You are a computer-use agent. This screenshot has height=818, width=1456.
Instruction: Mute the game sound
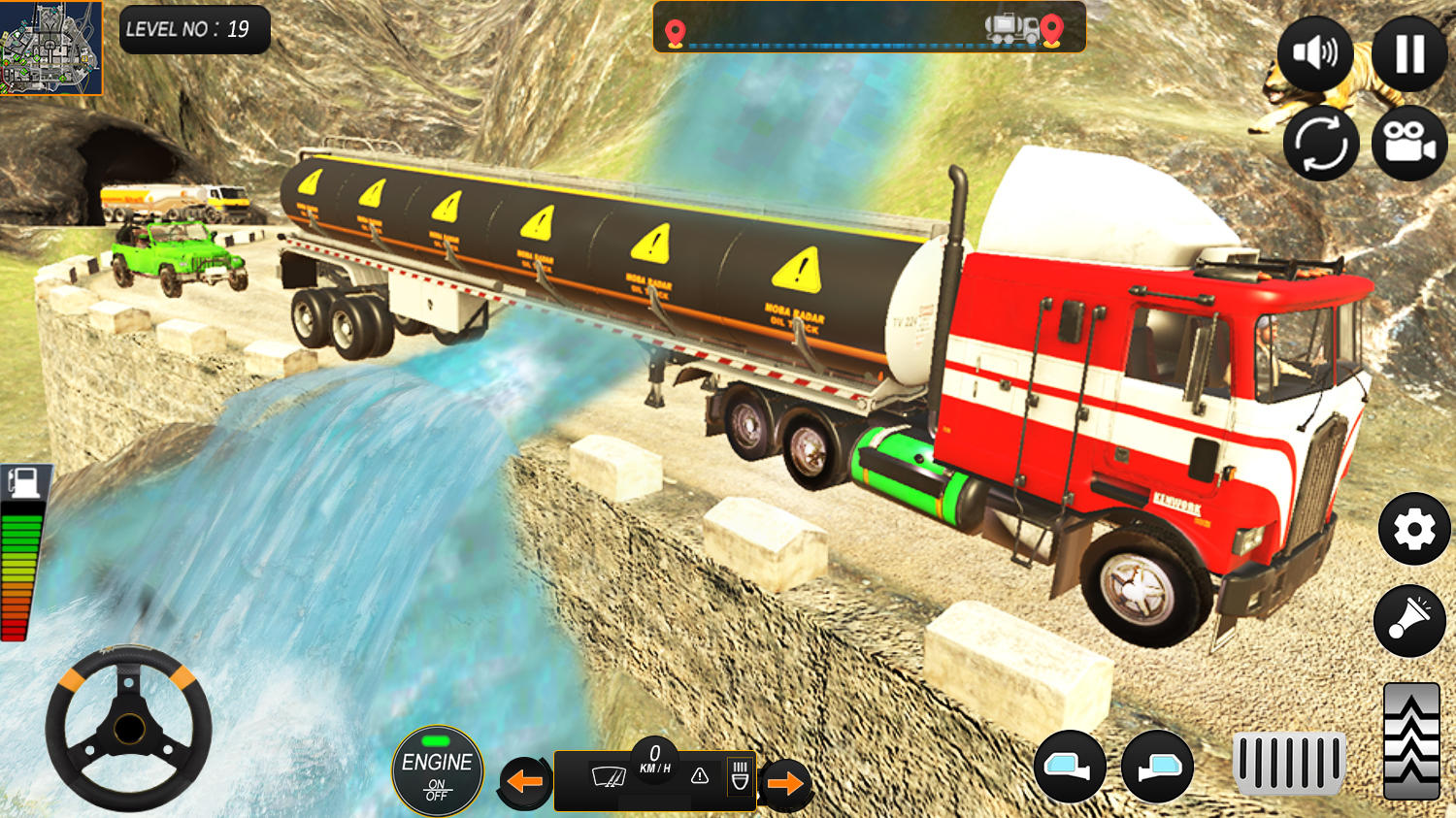click(x=1316, y=53)
